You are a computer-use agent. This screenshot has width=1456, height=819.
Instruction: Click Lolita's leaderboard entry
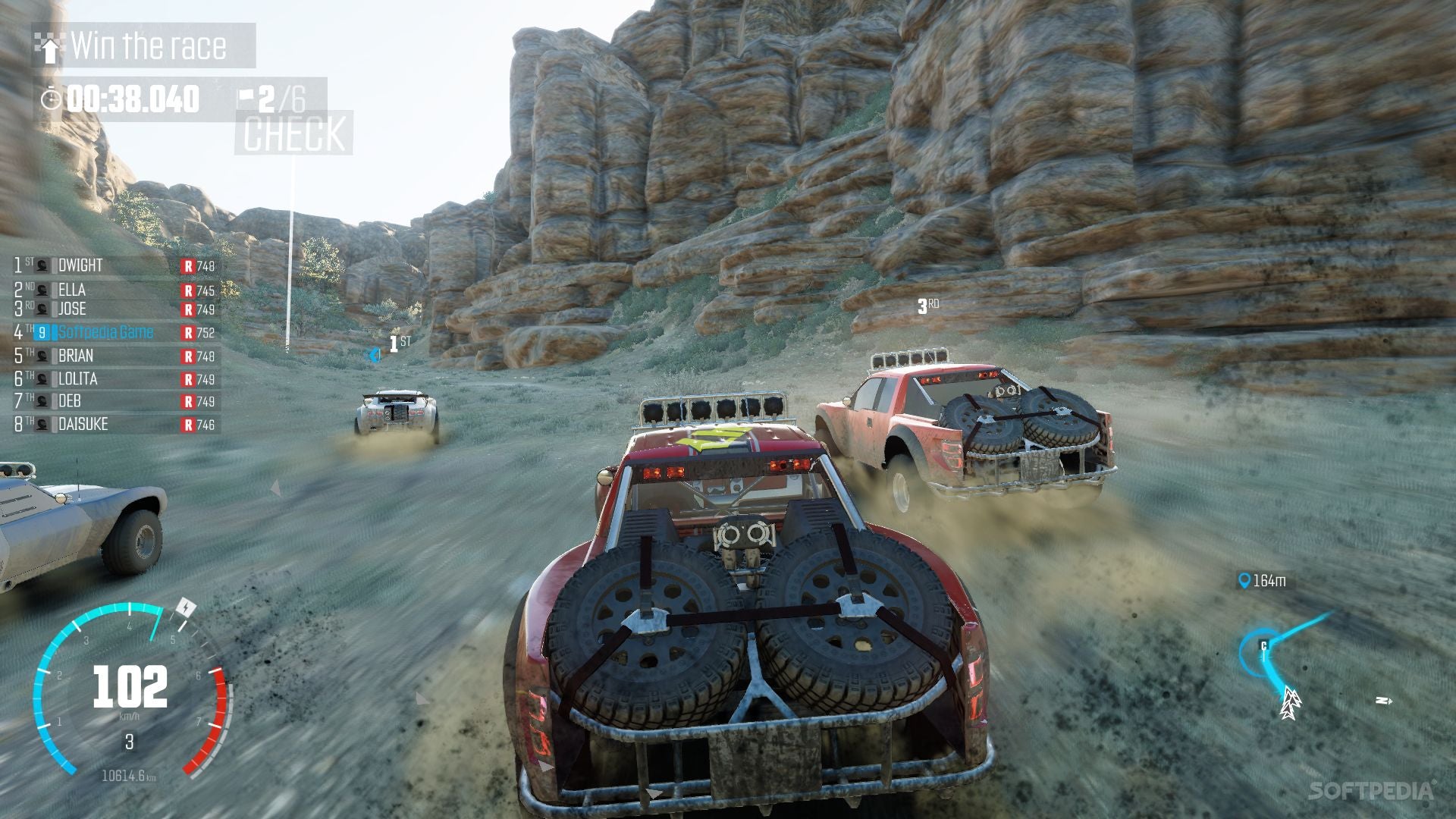click(x=115, y=378)
